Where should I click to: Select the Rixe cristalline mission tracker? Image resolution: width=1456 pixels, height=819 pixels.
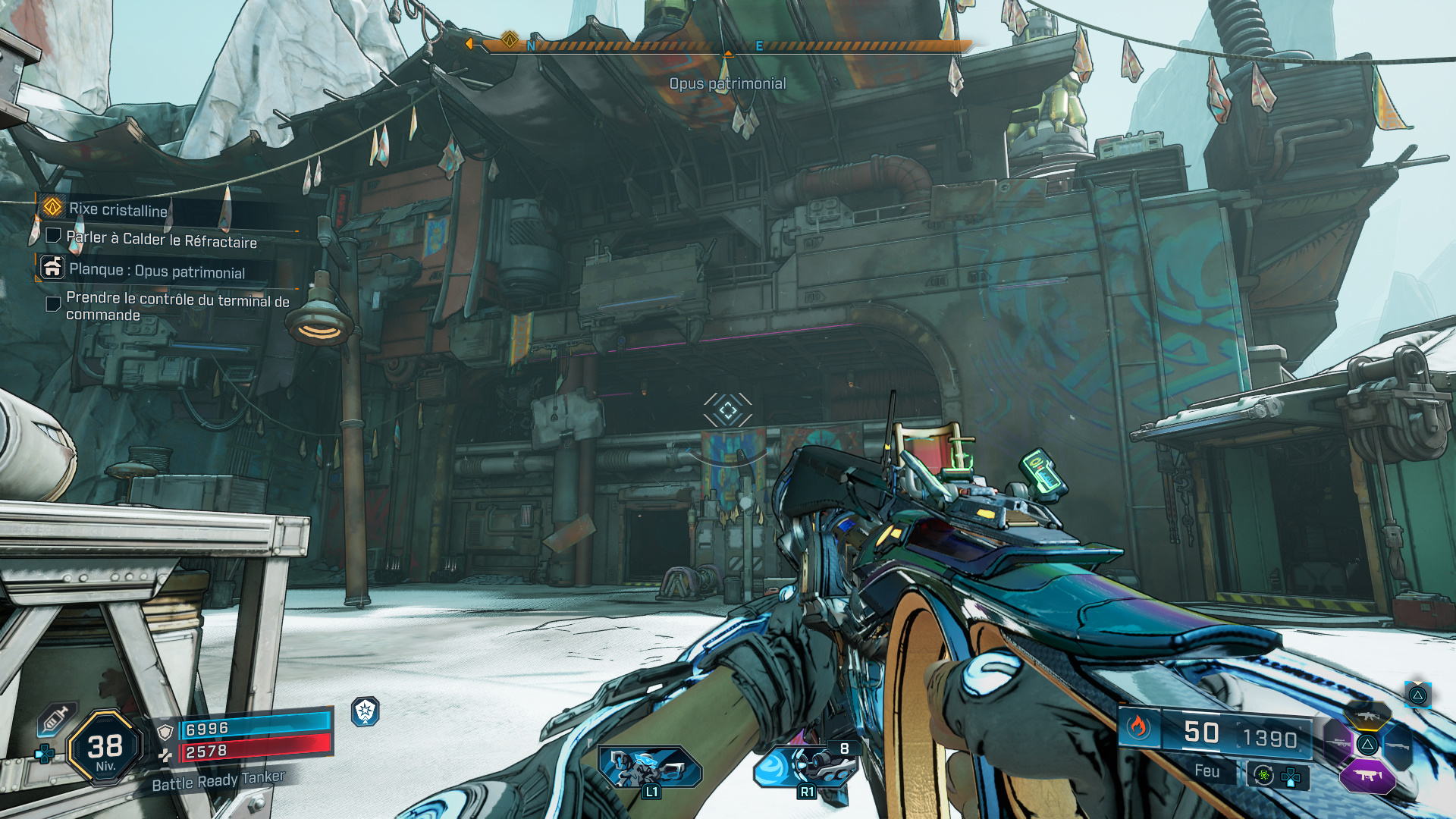click(x=118, y=209)
